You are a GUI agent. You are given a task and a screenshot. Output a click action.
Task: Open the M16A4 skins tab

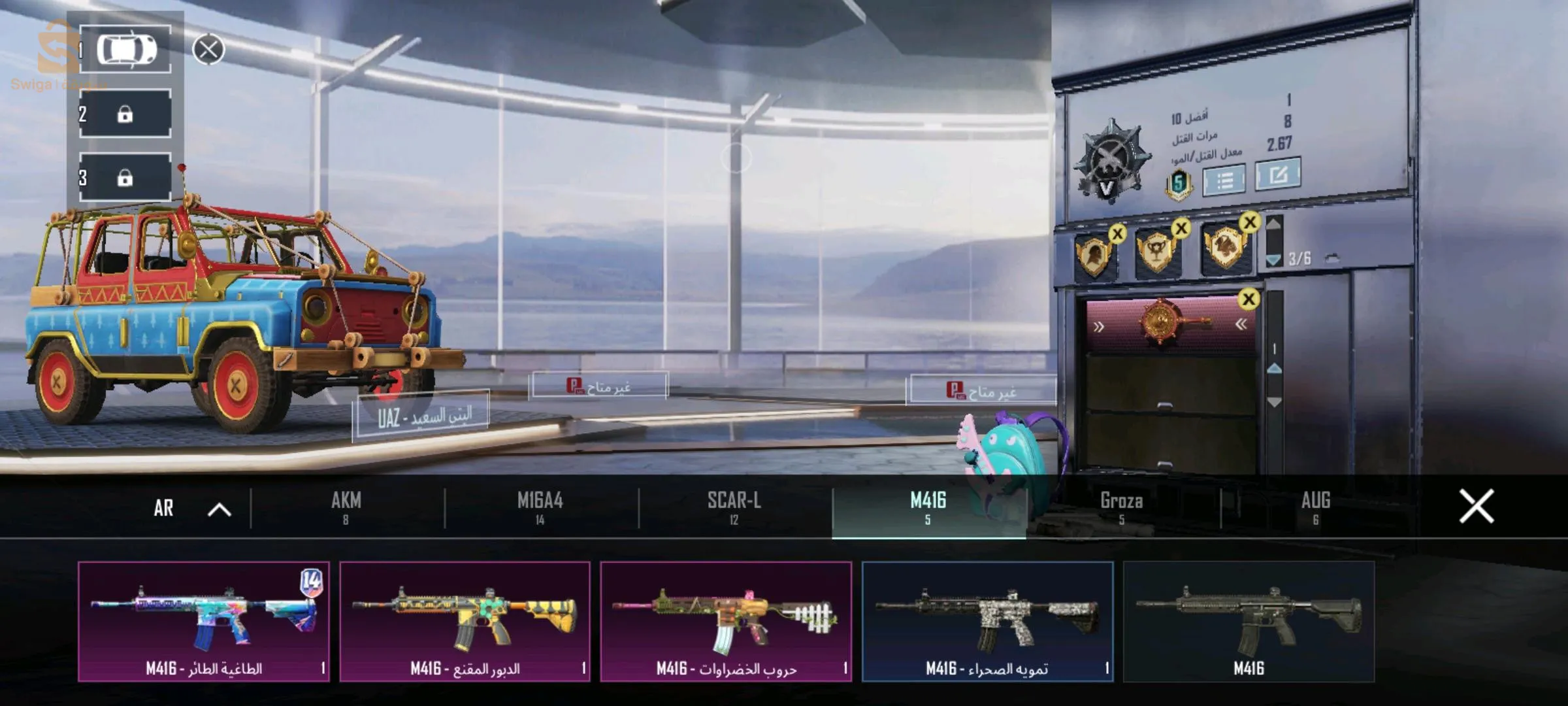point(540,507)
